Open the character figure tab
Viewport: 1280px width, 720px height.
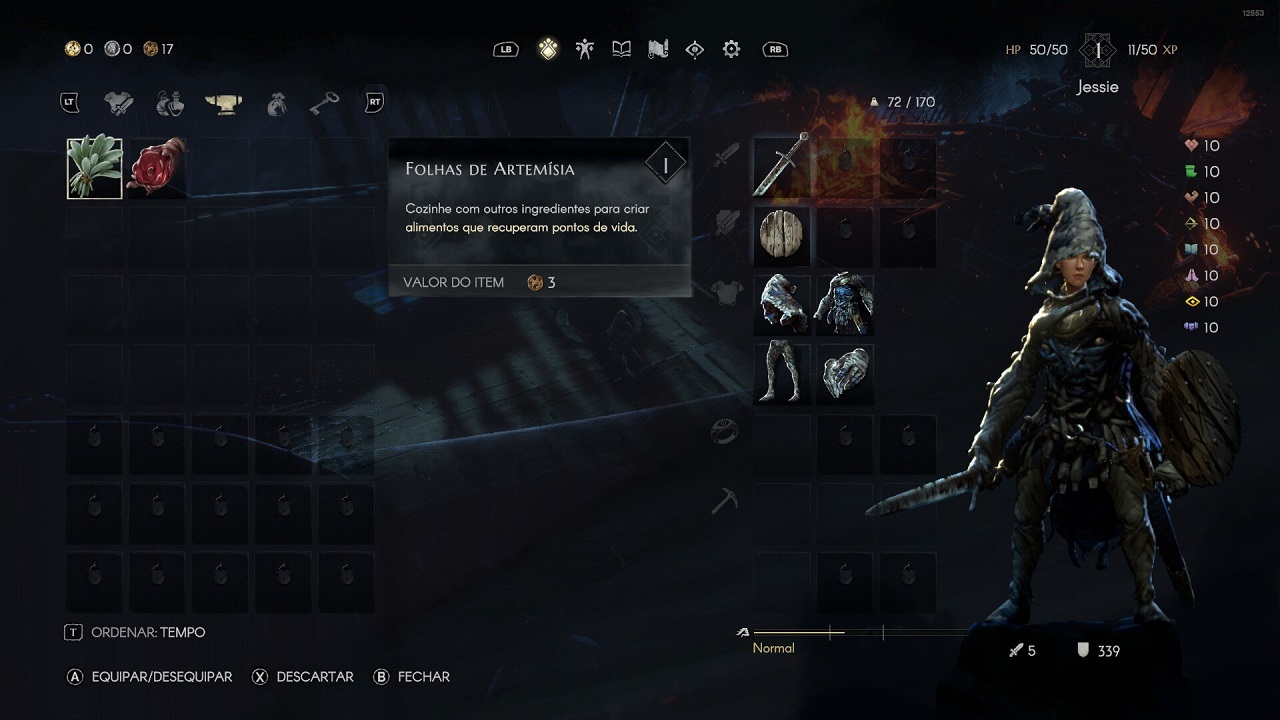pos(585,49)
